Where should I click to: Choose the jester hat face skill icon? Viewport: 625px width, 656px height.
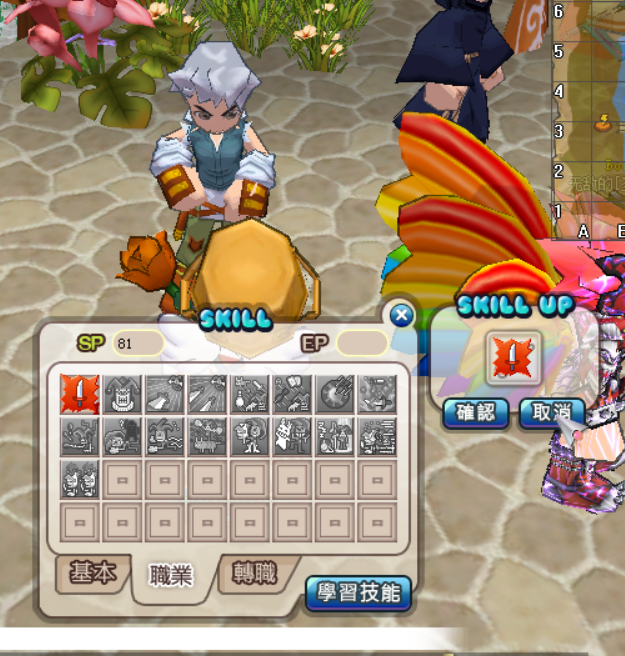point(123,394)
